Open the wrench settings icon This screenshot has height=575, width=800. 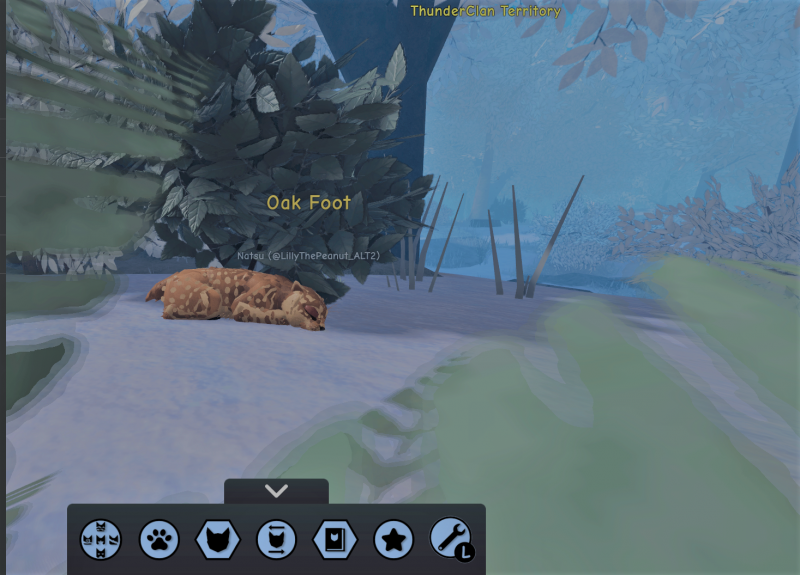(450, 539)
